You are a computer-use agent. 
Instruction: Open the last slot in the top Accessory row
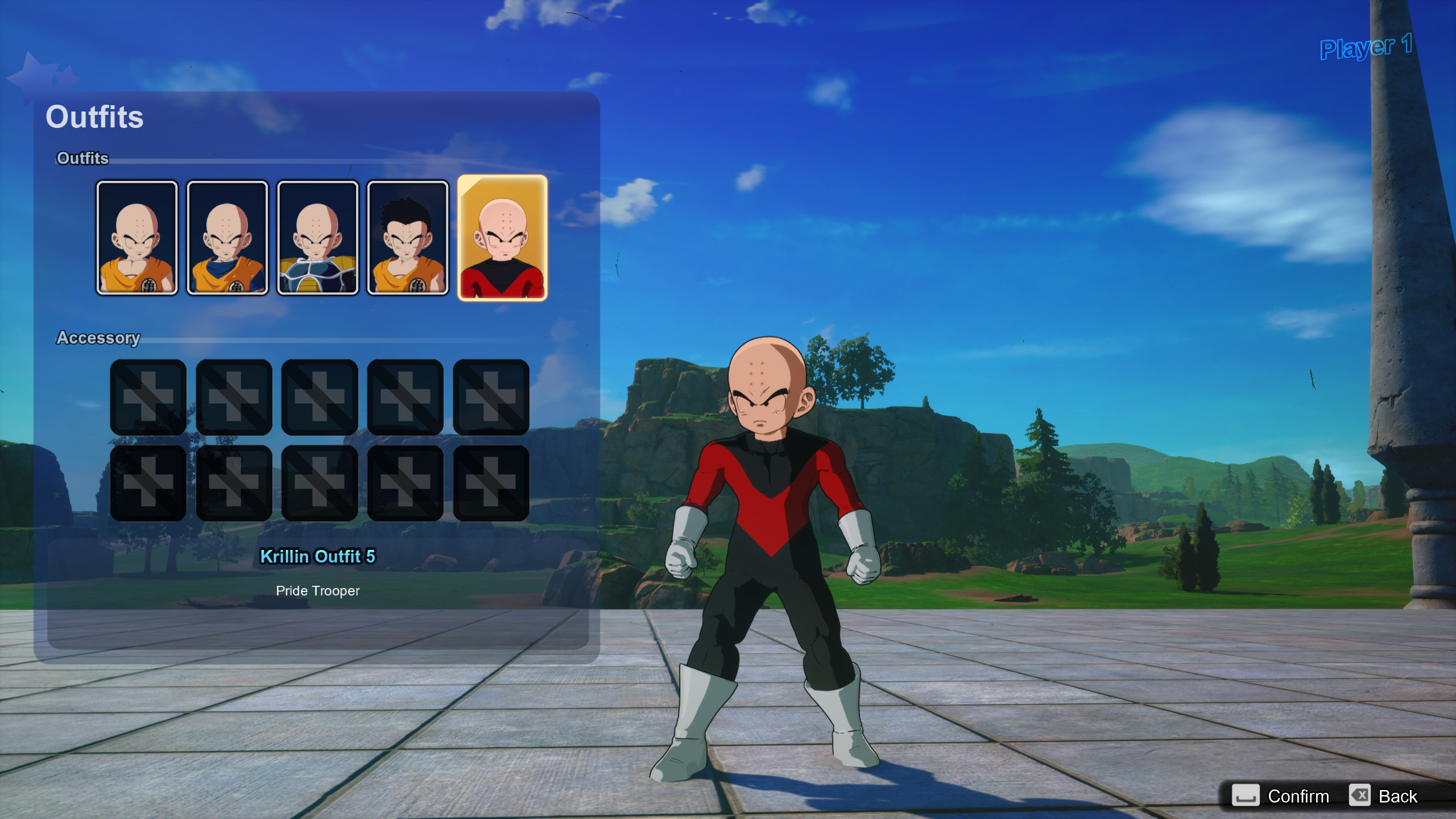click(x=491, y=398)
